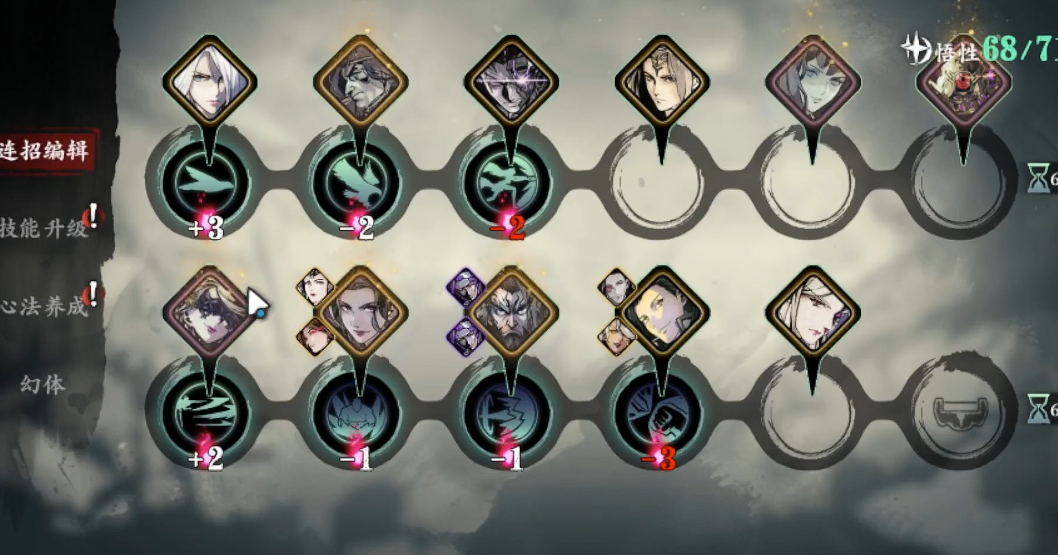Choose the bird skill node marked −2
This screenshot has width=1058, height=555.
tap(358, 184)
